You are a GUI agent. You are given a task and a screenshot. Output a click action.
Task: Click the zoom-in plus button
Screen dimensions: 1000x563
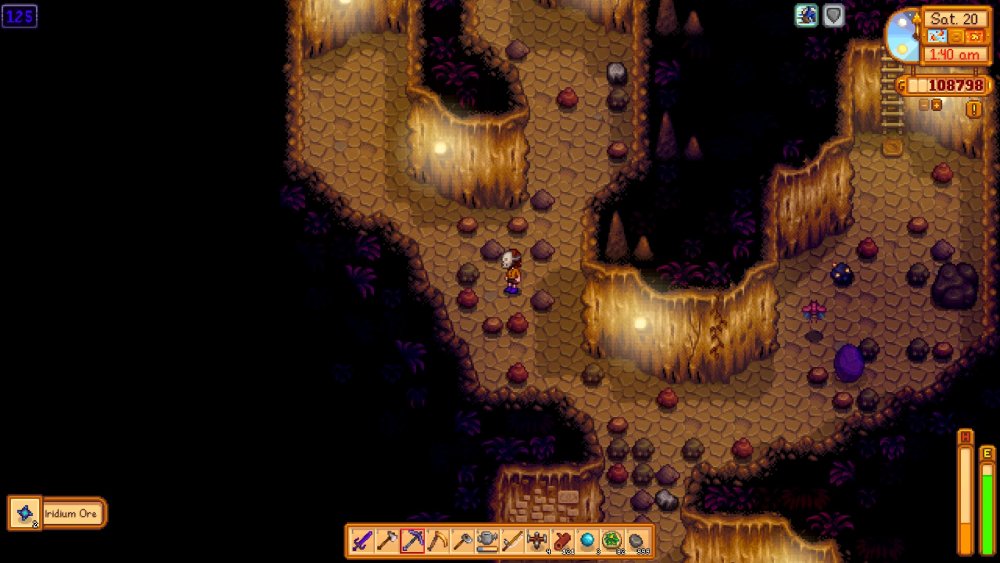tap(937, 104)
